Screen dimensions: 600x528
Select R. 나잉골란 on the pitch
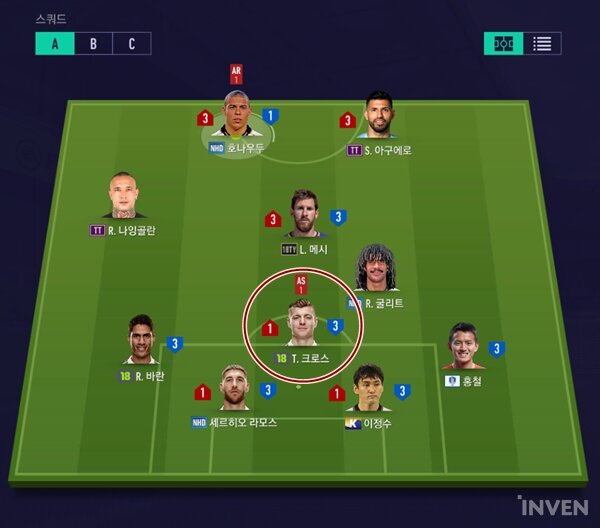point(125,198)
